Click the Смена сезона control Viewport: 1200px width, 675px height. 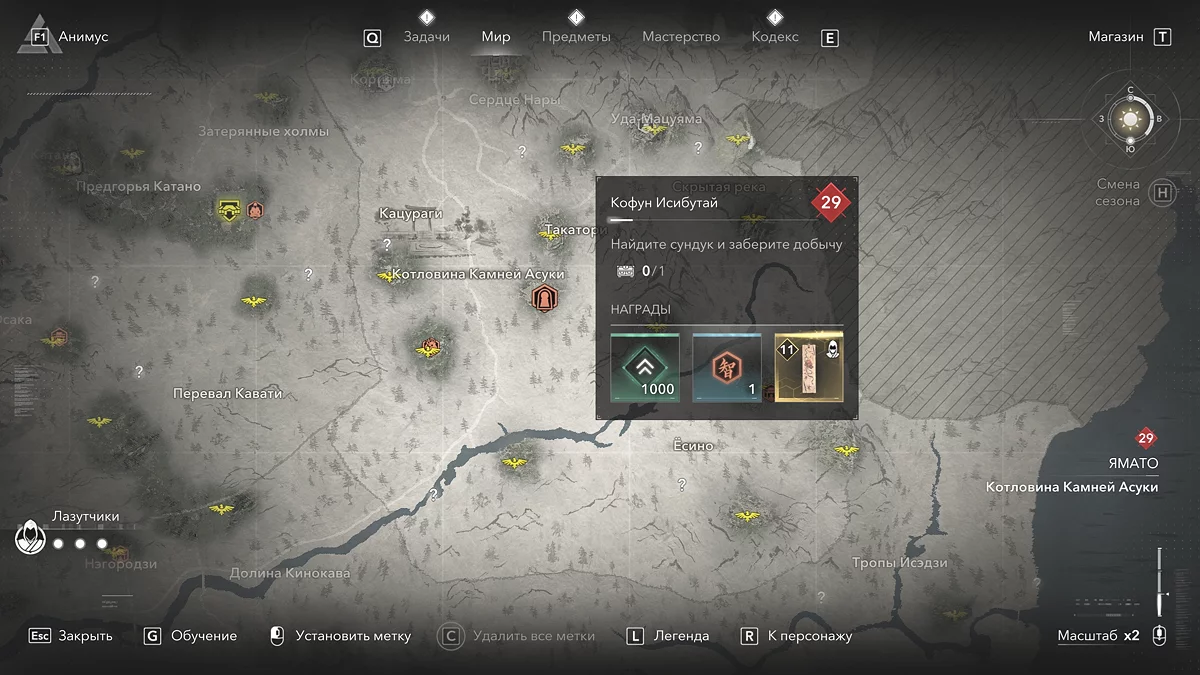tap(1118, 192)
